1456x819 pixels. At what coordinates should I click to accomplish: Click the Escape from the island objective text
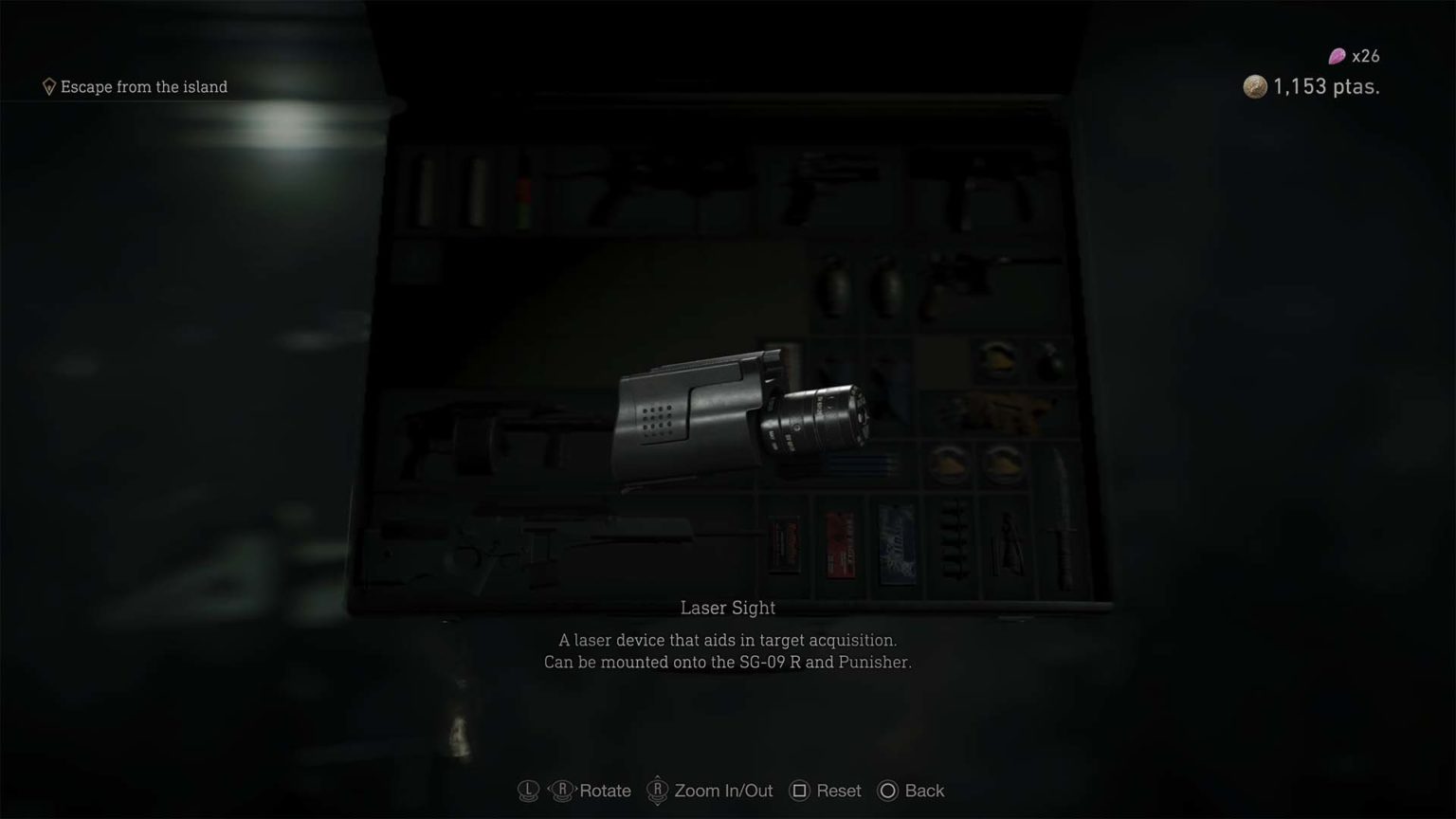click(x=143, y=86)
